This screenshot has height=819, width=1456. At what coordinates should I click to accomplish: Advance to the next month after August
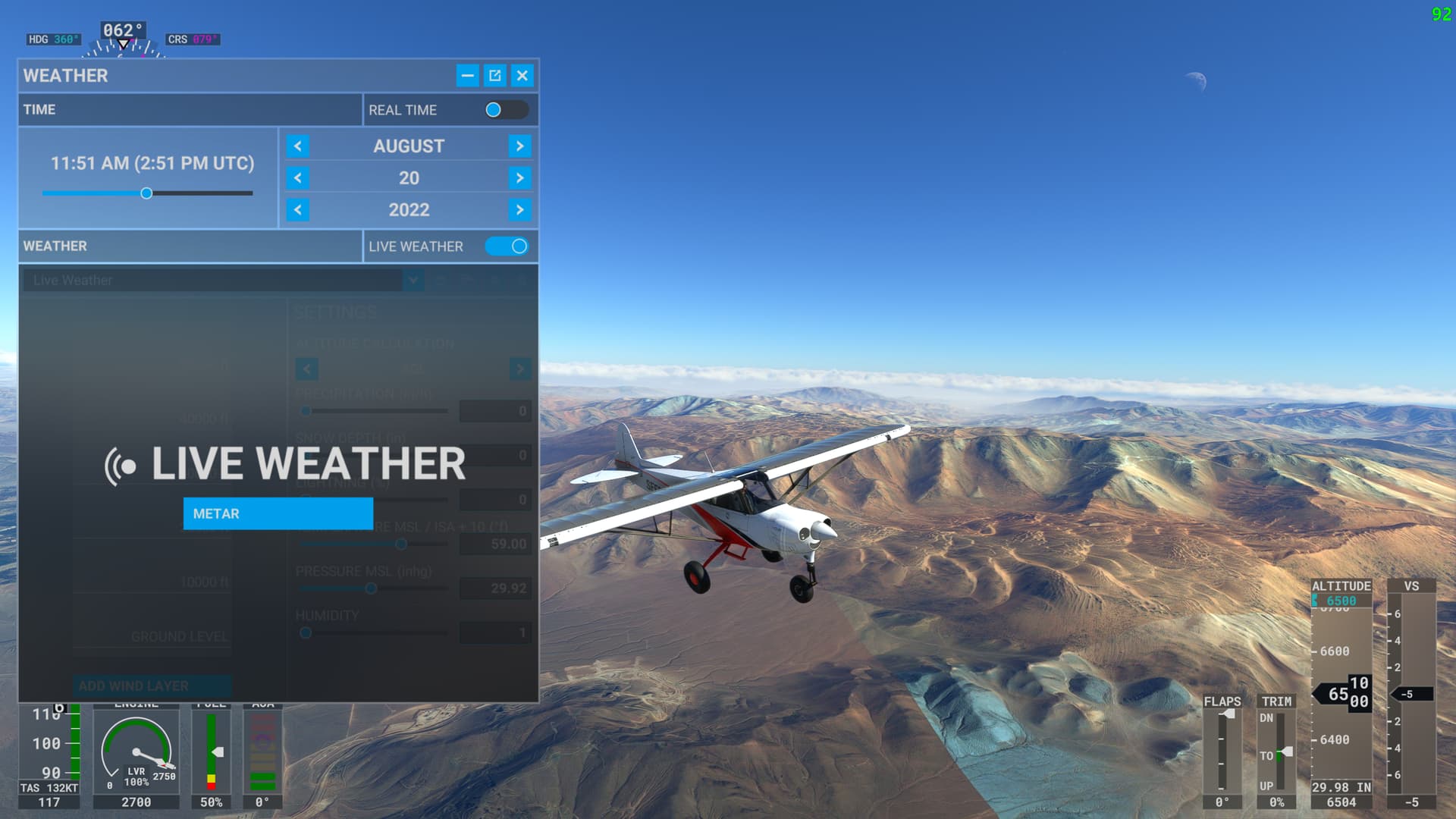520,146
